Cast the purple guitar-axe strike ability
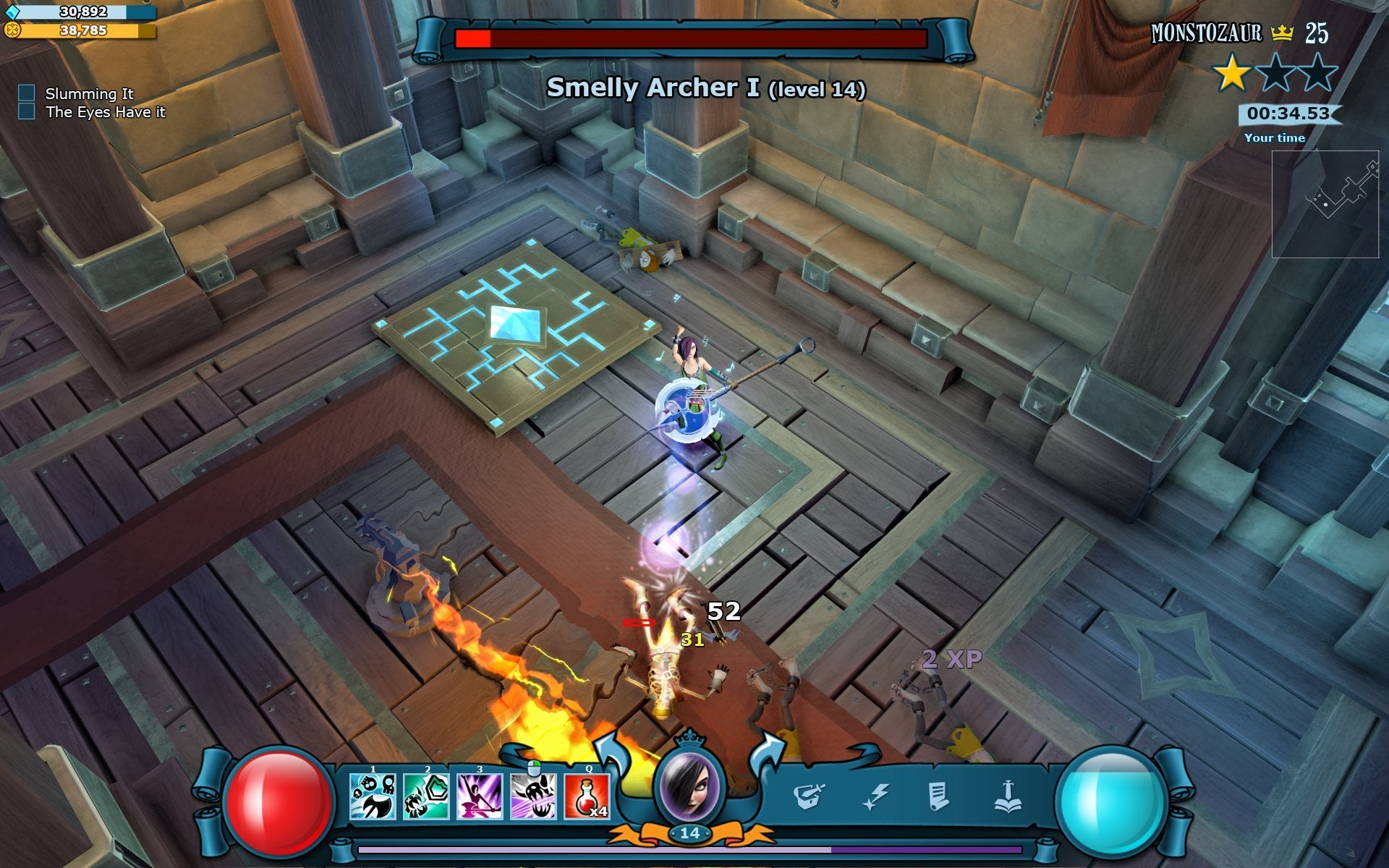Screen dimensions: 1389x868 (480, 796)
